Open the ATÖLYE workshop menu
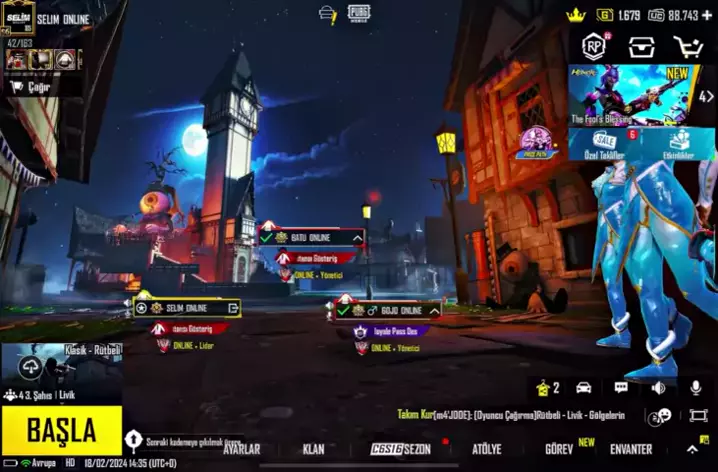Image resolution: width=718 pixels, height=472 pixels. [487, 450]
